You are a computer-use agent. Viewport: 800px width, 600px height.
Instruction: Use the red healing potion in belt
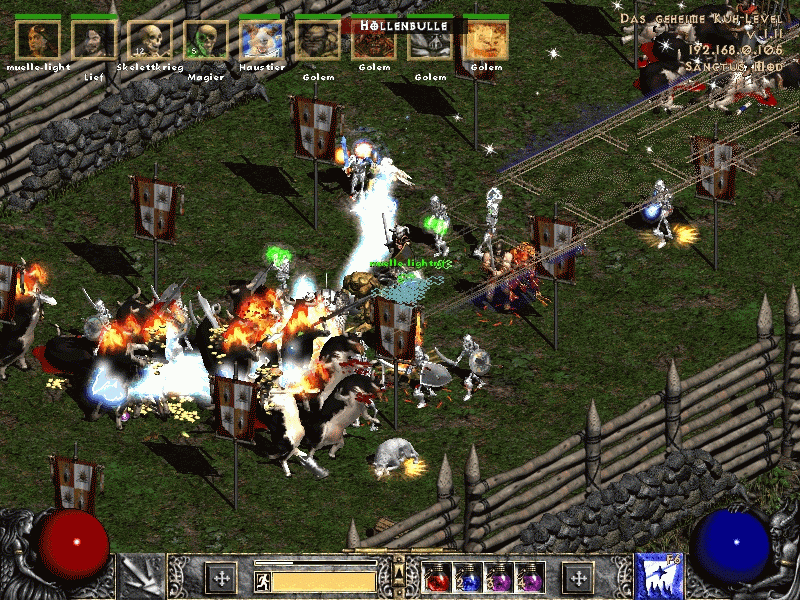[x=437, y=578]
